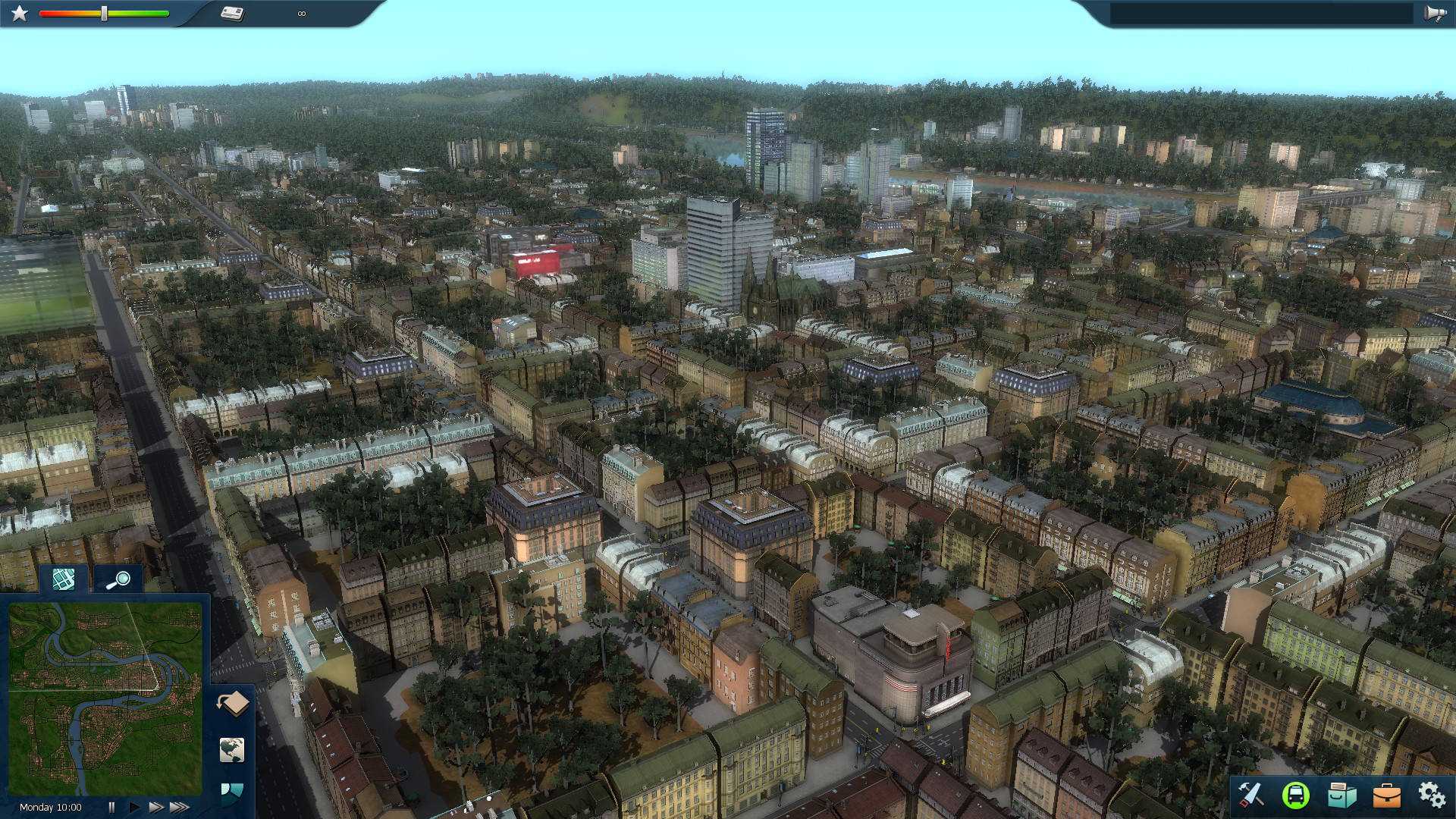Resume simulation with play button
This screenshot has width=1456, height=819.
click(x=133, y=806)
